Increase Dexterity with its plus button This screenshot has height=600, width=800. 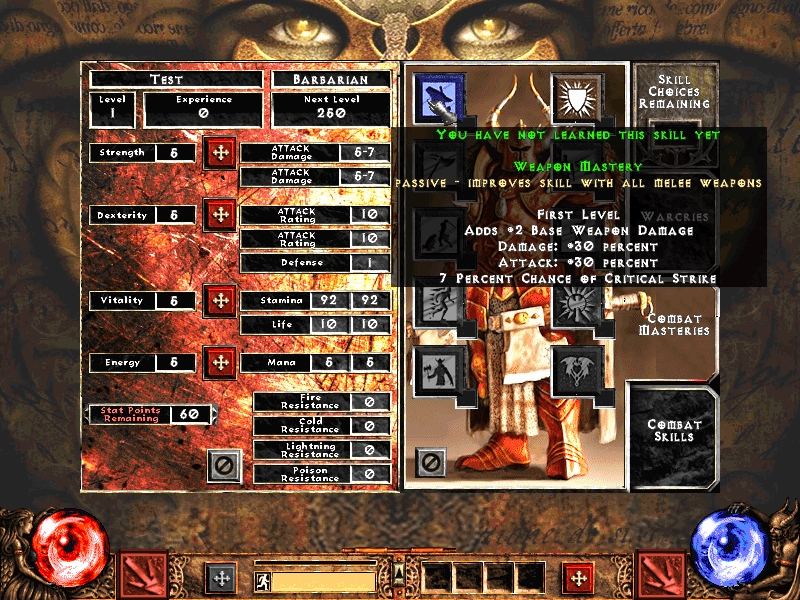tap(220, 215)
